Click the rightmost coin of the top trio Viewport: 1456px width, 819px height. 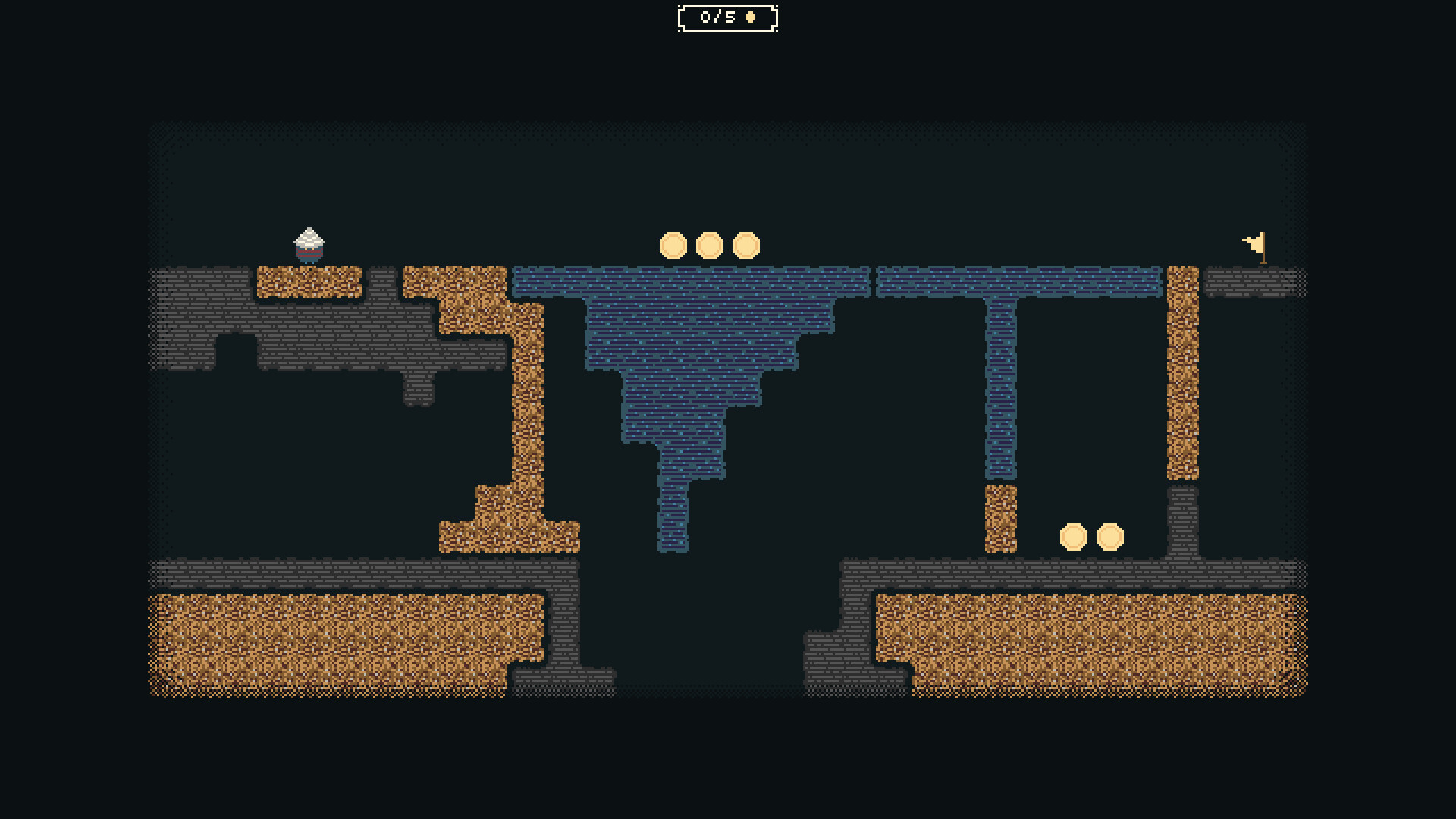pos(745,246)
